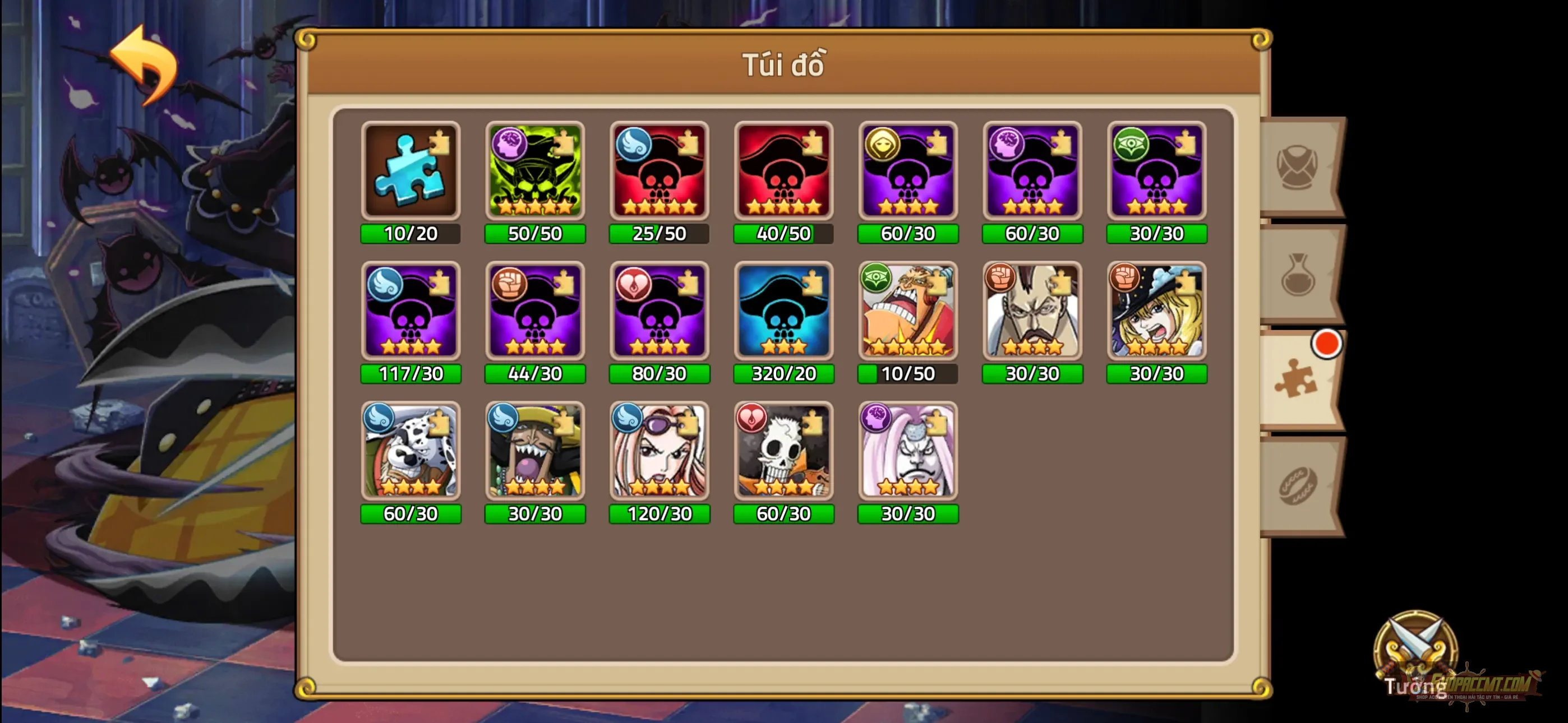Select the pink-haired woman fragment showing 120/30
This screenshot has height=723, width=1568.
(659, 452)
